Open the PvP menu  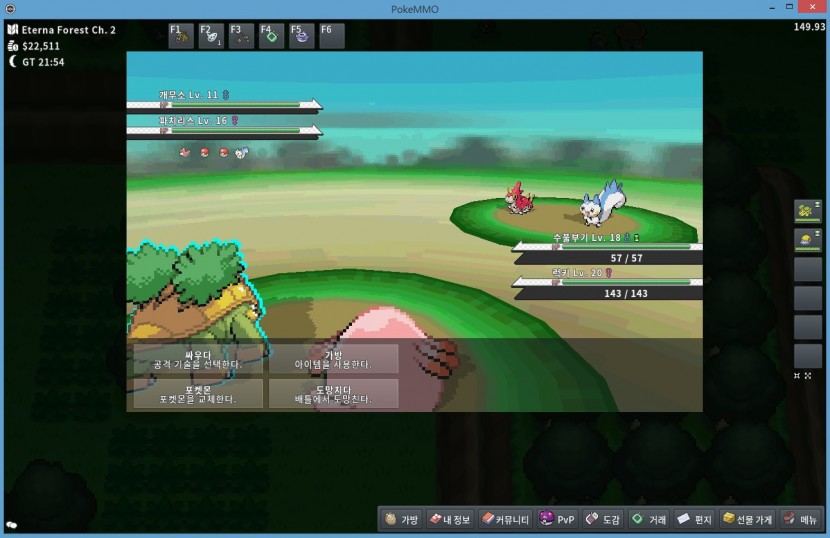click(x=557, y=519)
